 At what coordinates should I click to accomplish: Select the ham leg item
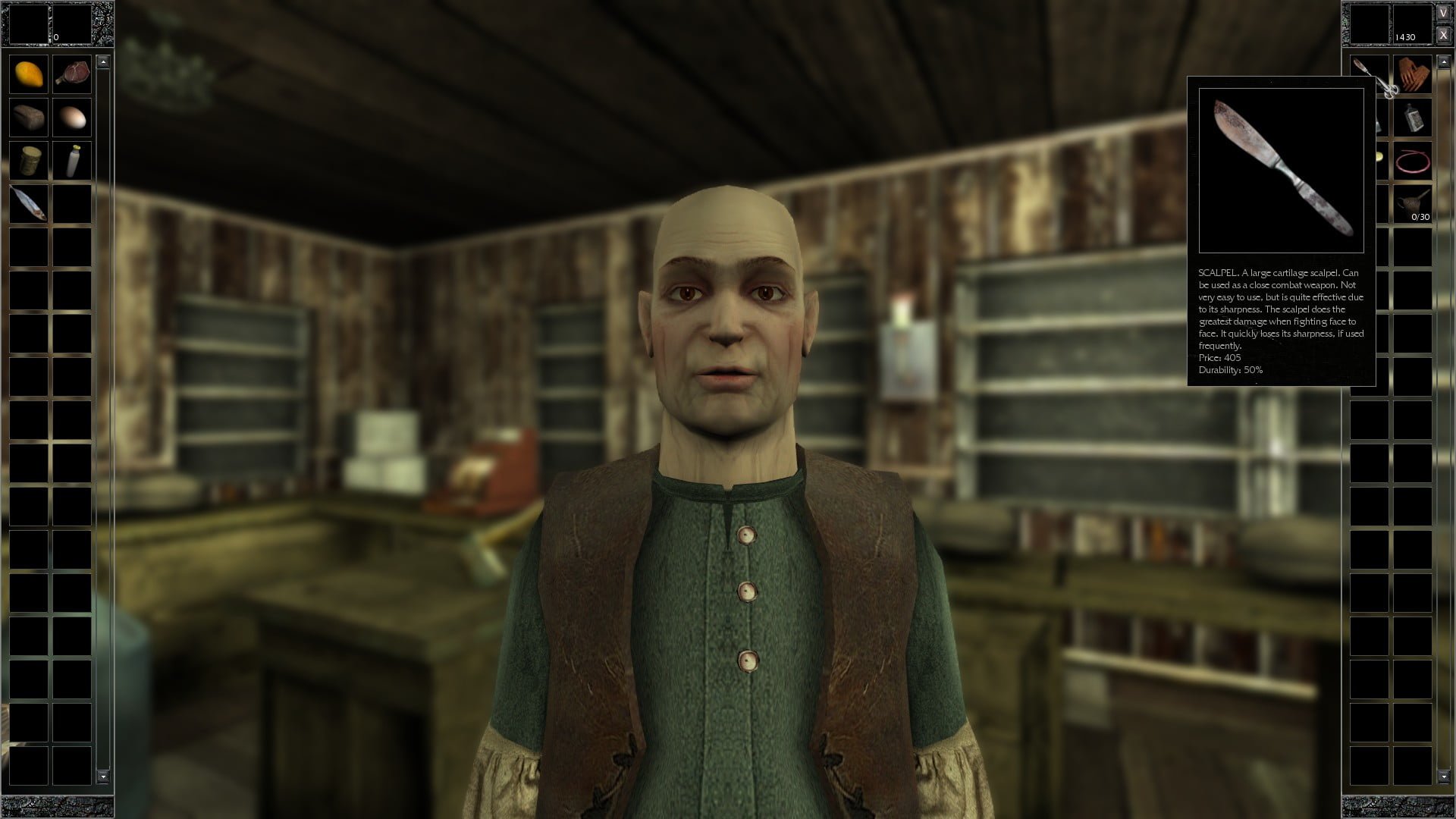pyautogui.click(x=72, y=74)
